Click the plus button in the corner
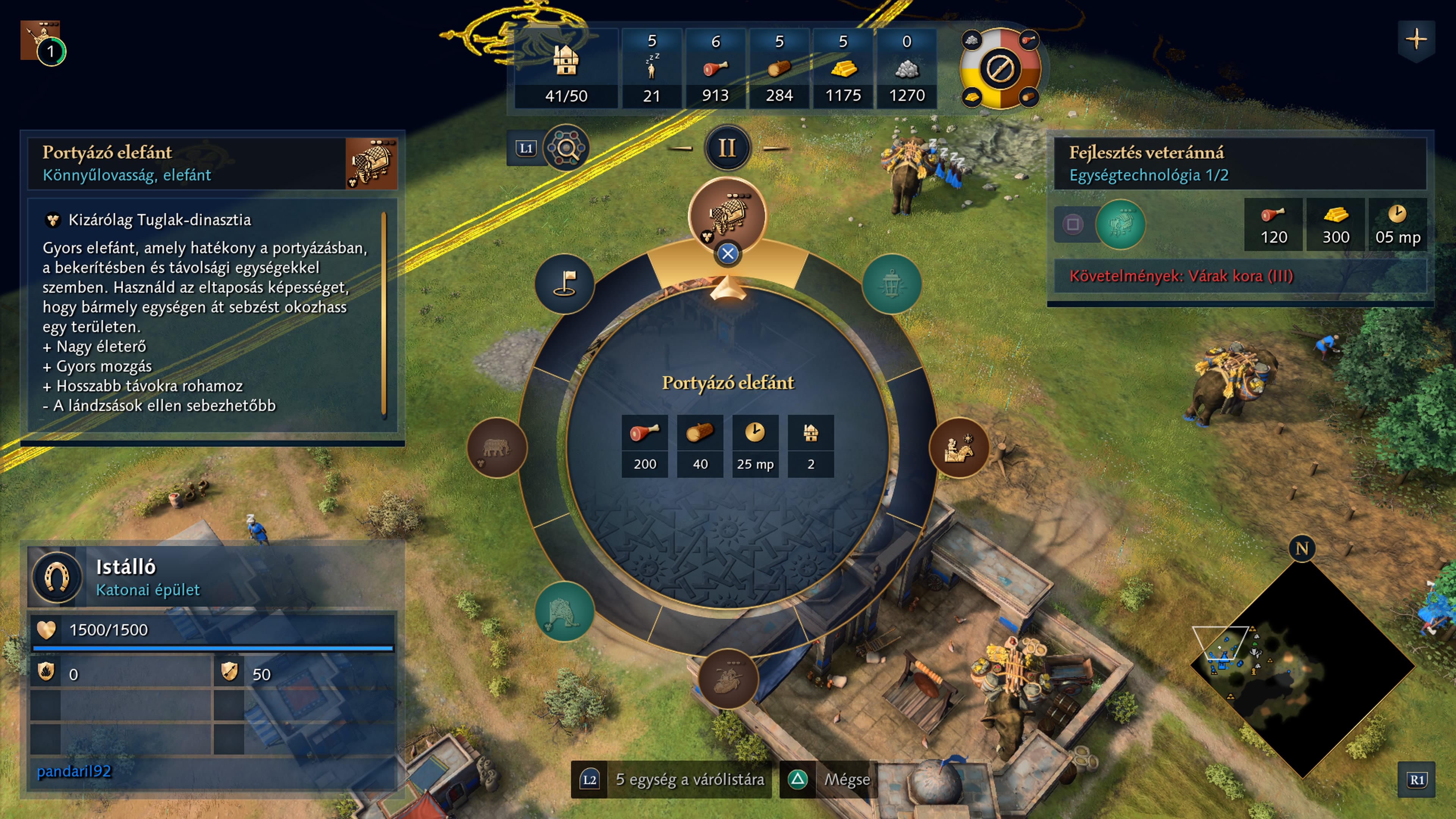 click(x=1416, y=39)
